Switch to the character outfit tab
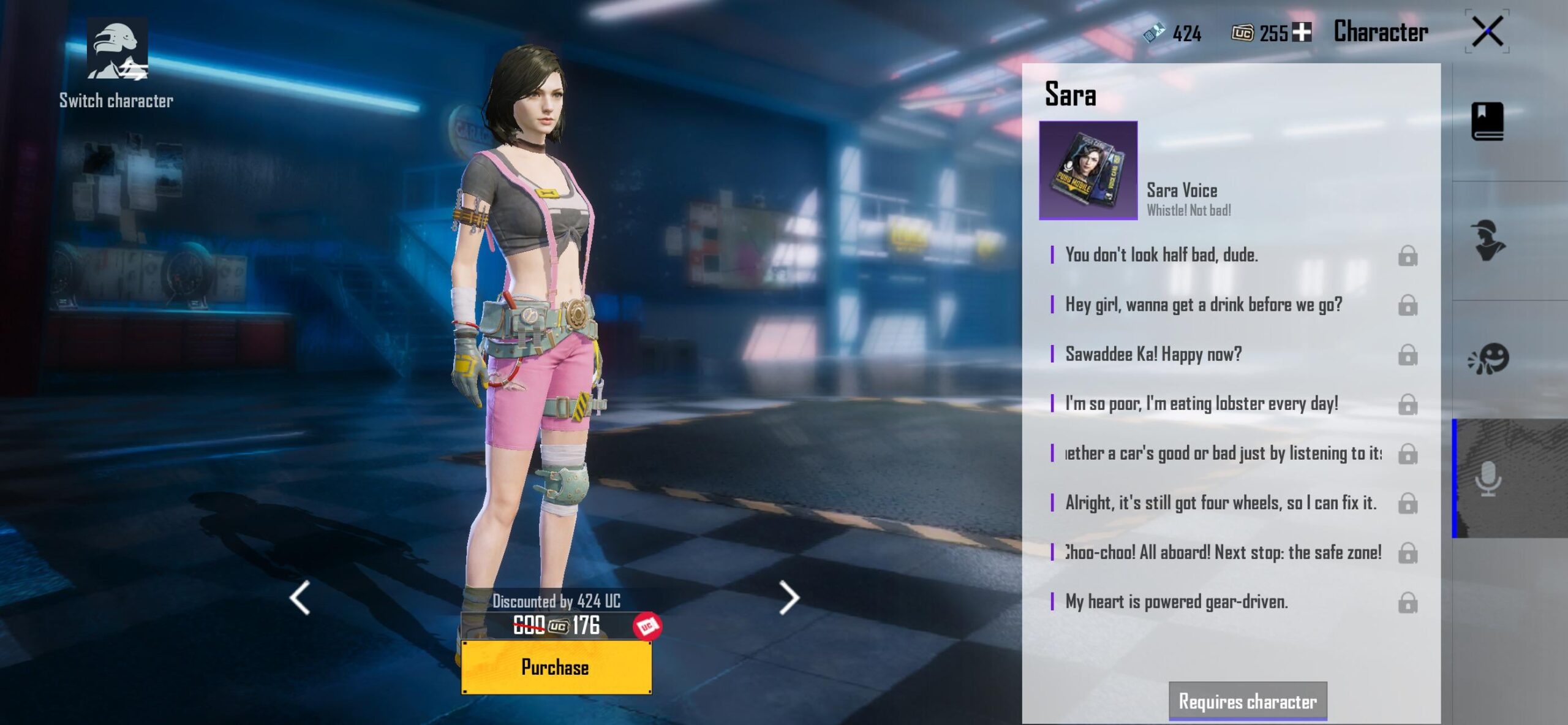The image size is (1568, 725). [x=1487, y=240]
